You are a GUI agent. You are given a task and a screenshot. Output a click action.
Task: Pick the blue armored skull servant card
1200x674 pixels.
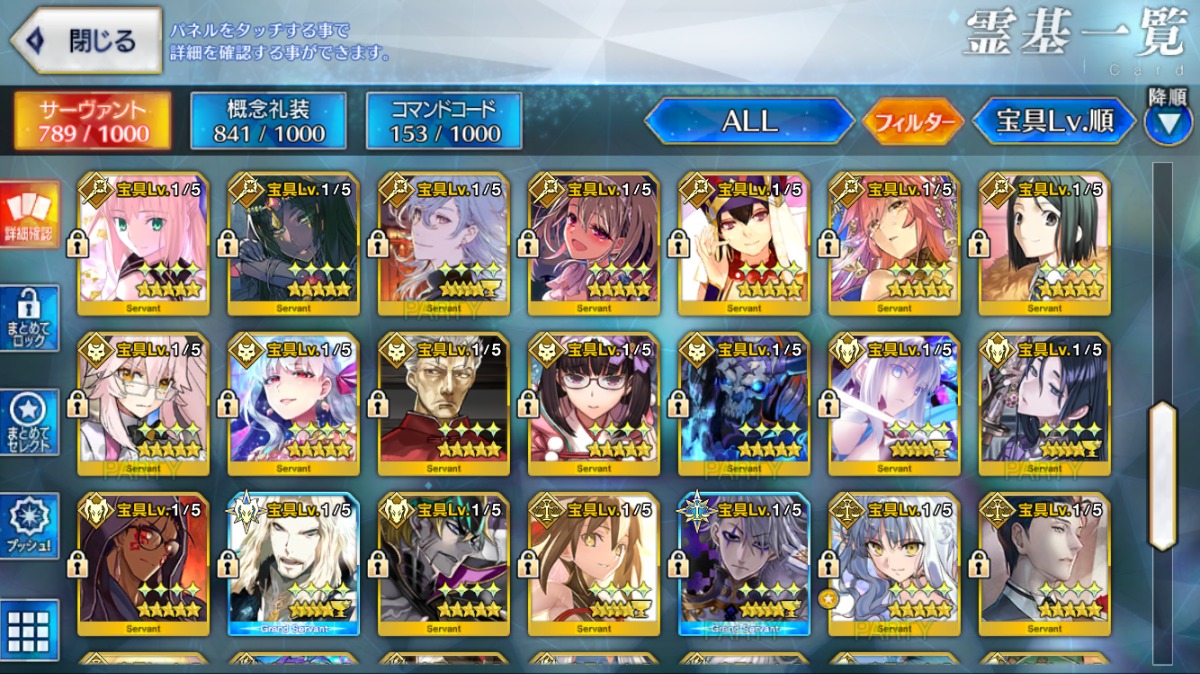[743, 404]
